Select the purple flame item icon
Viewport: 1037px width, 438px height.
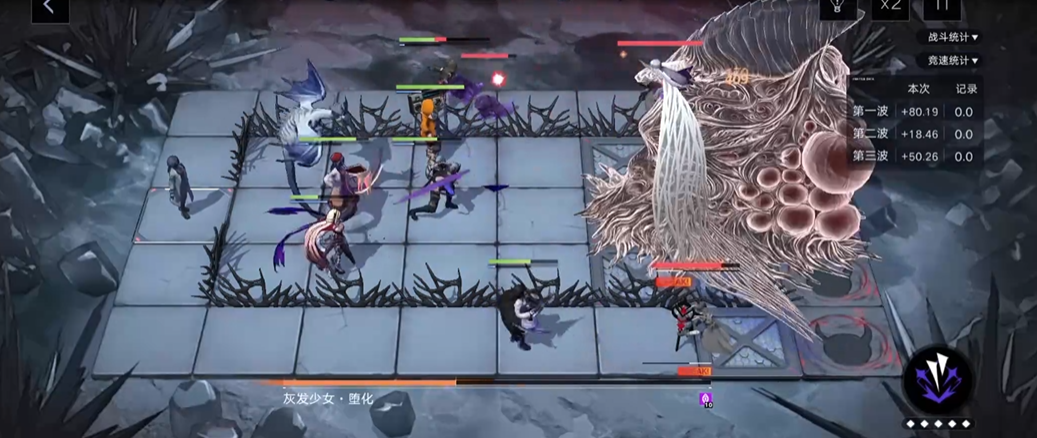(x=706, y=399)
